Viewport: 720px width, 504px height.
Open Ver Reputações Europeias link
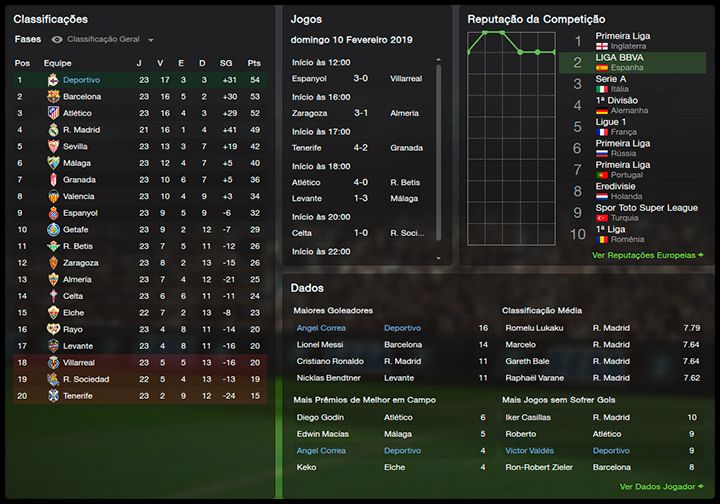643,255
